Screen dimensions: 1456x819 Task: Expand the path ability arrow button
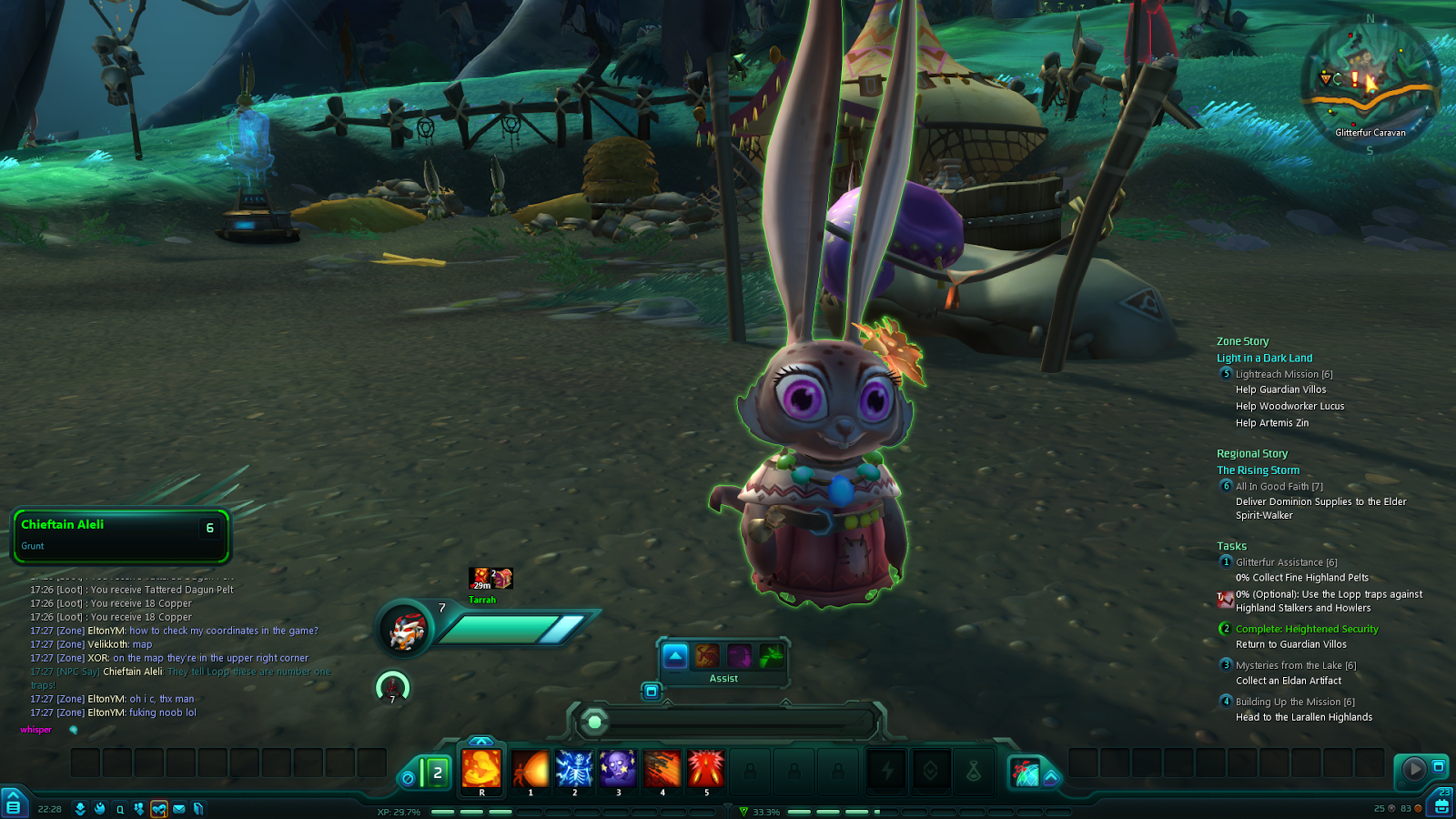(1051, 777)
